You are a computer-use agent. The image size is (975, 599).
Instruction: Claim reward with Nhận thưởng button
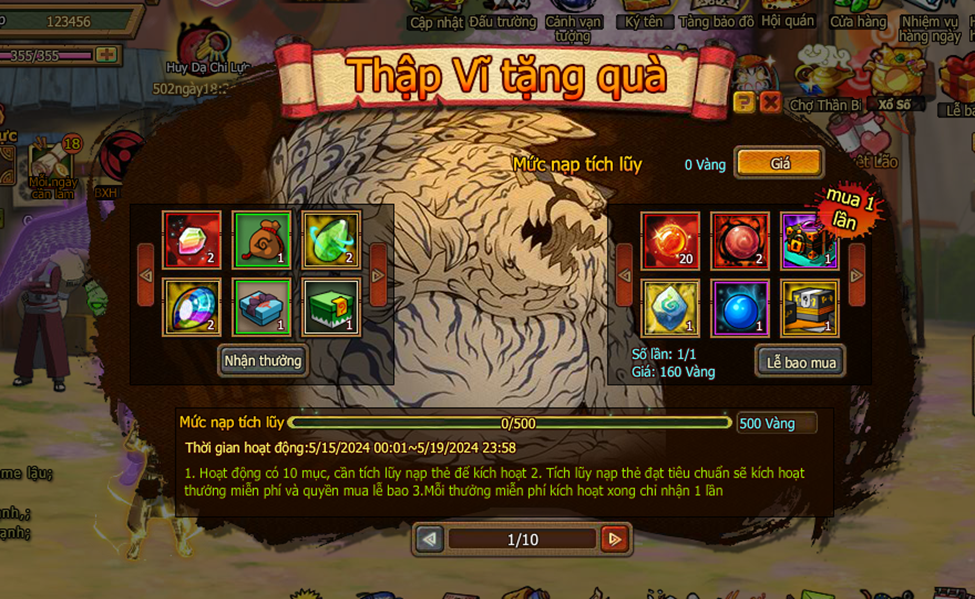coord(262,361)
